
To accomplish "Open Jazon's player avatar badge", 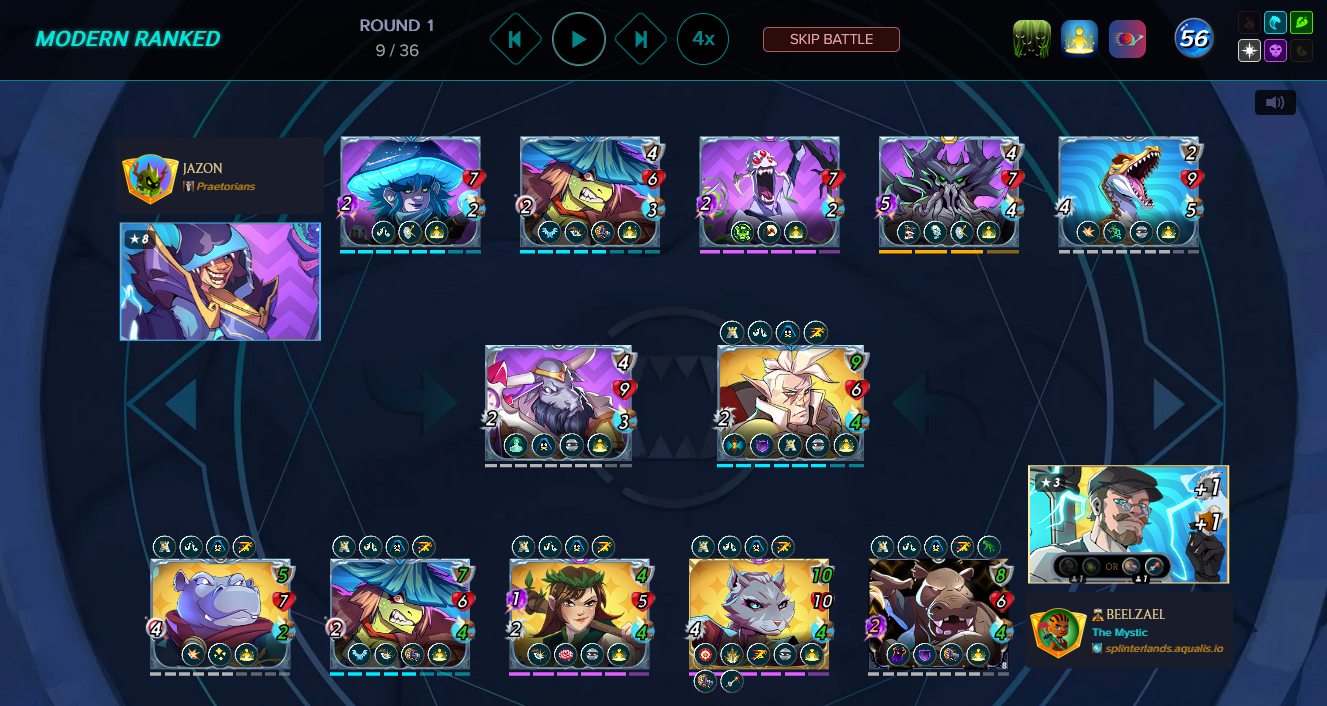I will coord(150,179).
